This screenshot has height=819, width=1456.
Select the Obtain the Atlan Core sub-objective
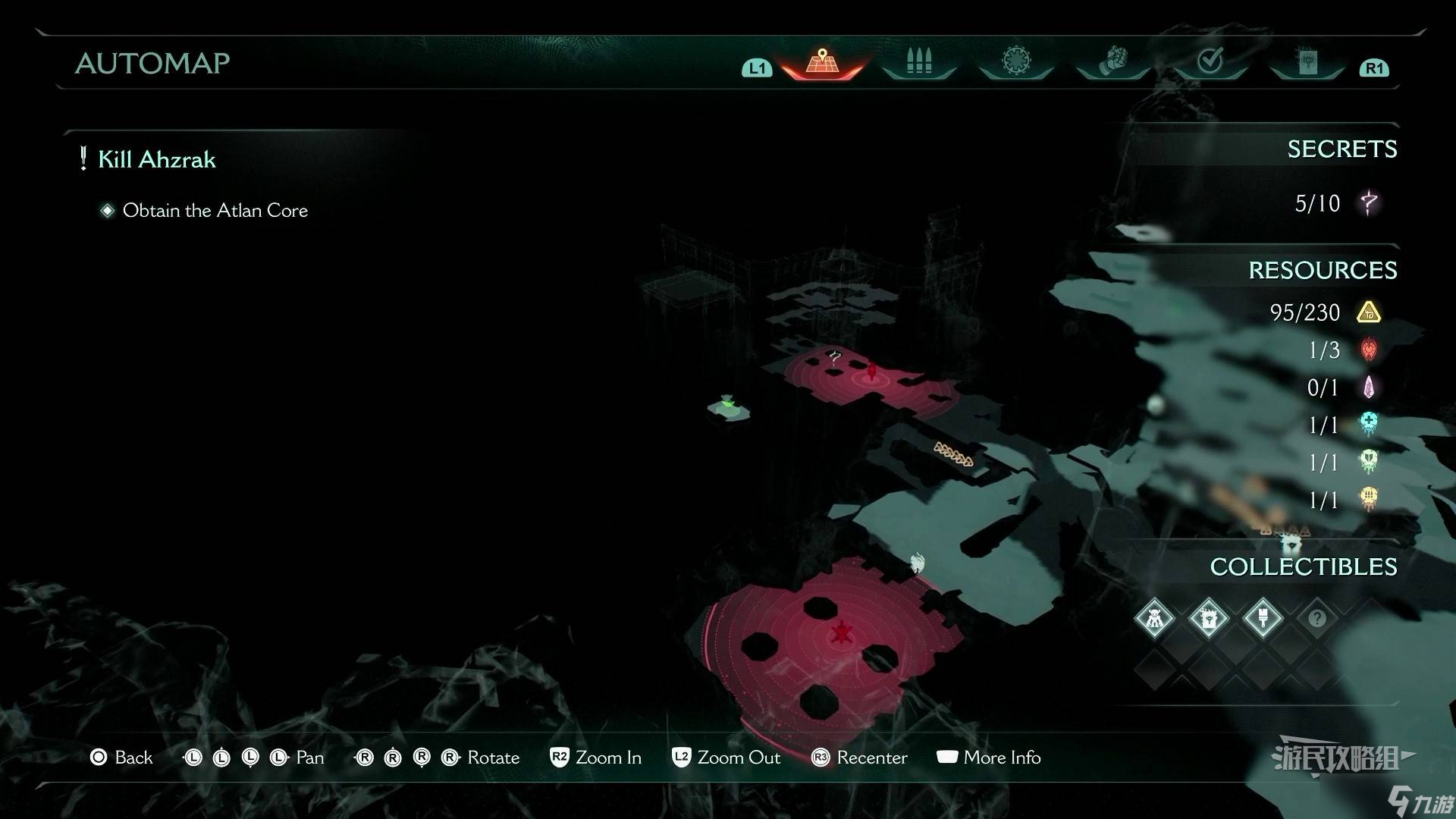pos(215,210)
